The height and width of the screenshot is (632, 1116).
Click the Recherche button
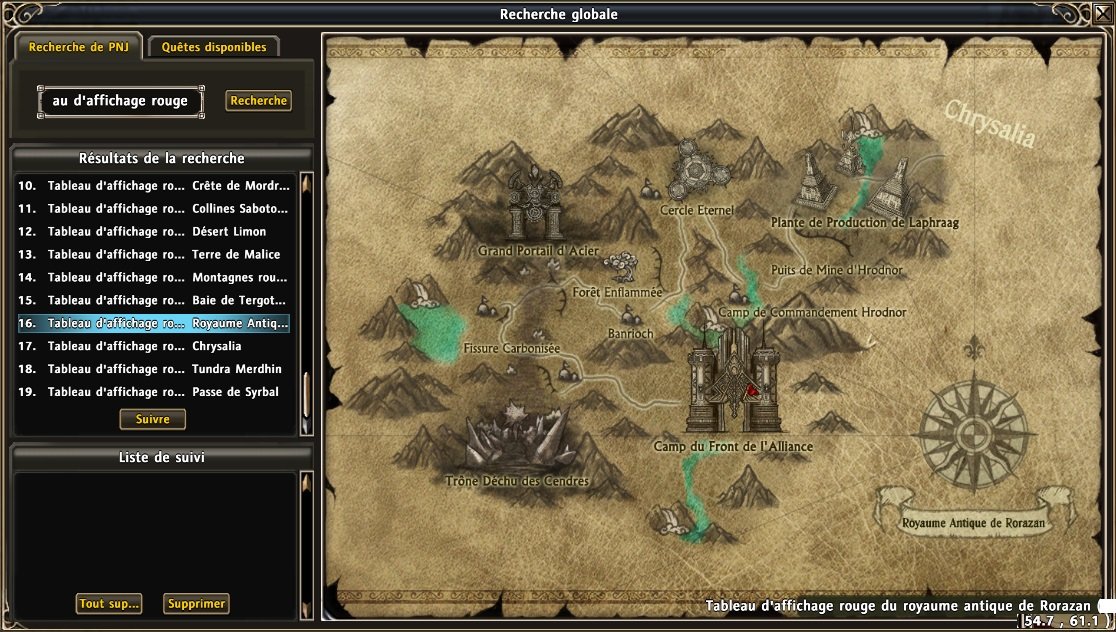[x=258, y=101]
